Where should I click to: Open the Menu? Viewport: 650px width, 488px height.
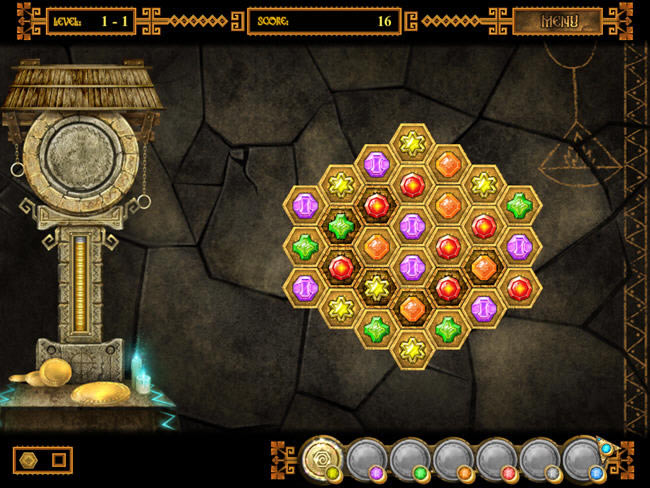(x=557, y=21)
